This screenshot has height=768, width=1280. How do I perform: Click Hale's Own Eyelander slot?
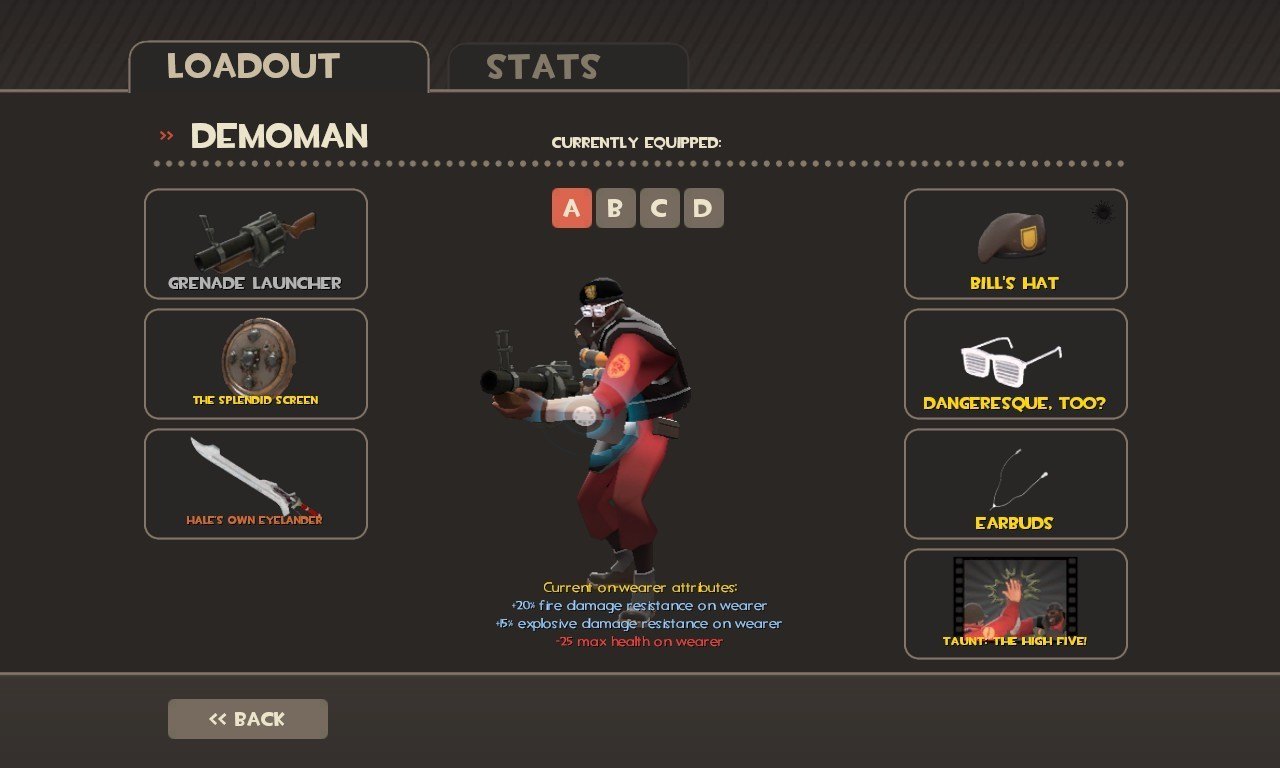[256, 484]
